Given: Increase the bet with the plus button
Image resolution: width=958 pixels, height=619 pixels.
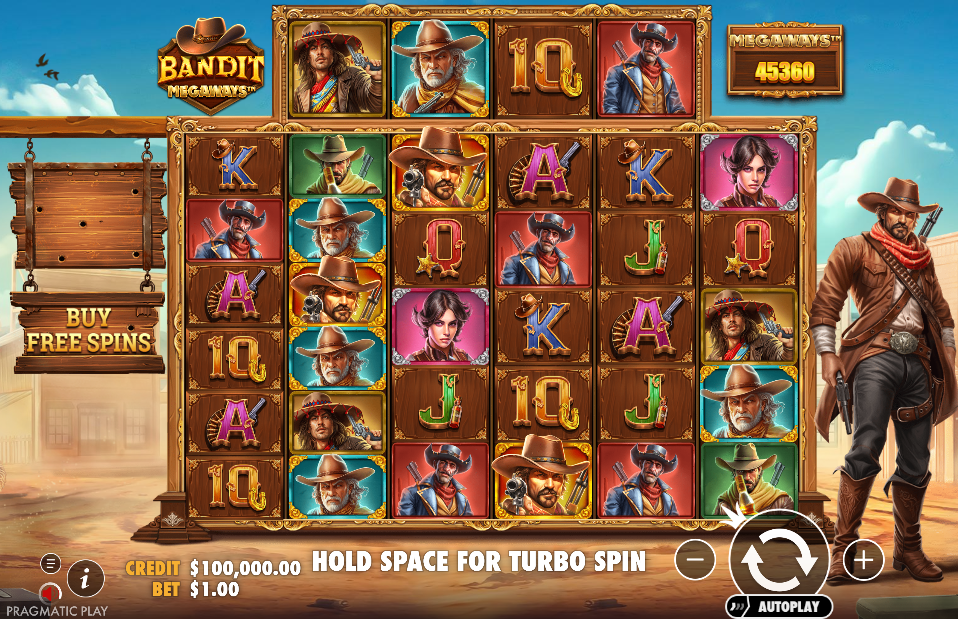Looking at the screenshot, I should coord(863,560).
